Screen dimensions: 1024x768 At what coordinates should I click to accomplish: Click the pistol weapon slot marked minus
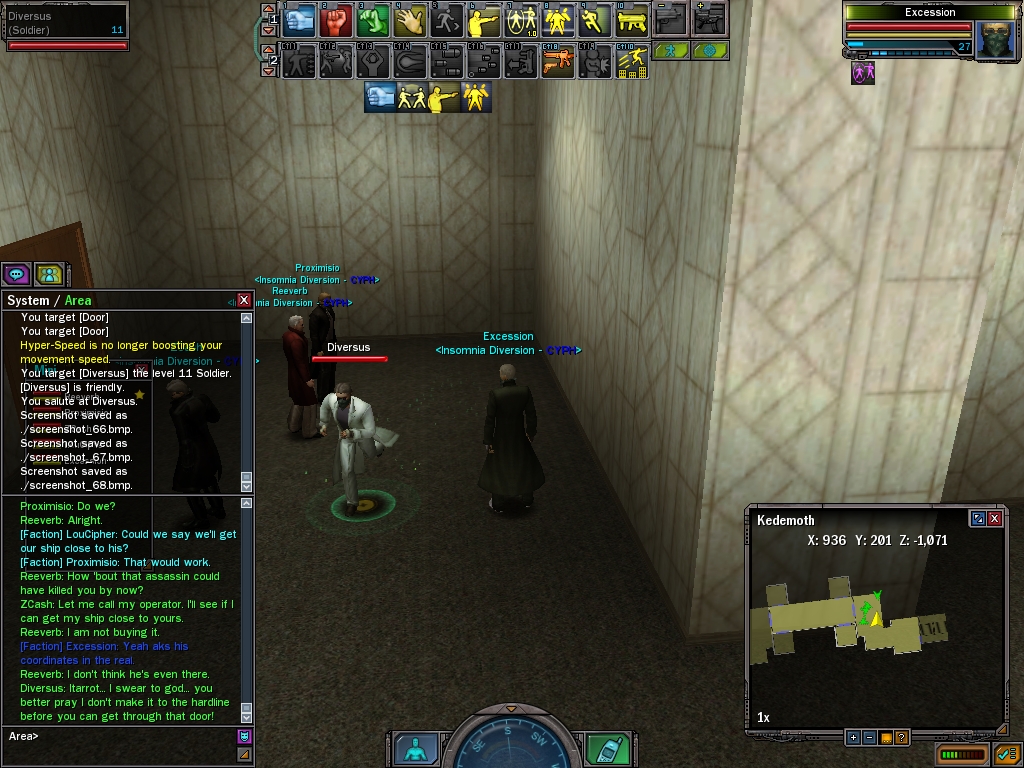671,19
